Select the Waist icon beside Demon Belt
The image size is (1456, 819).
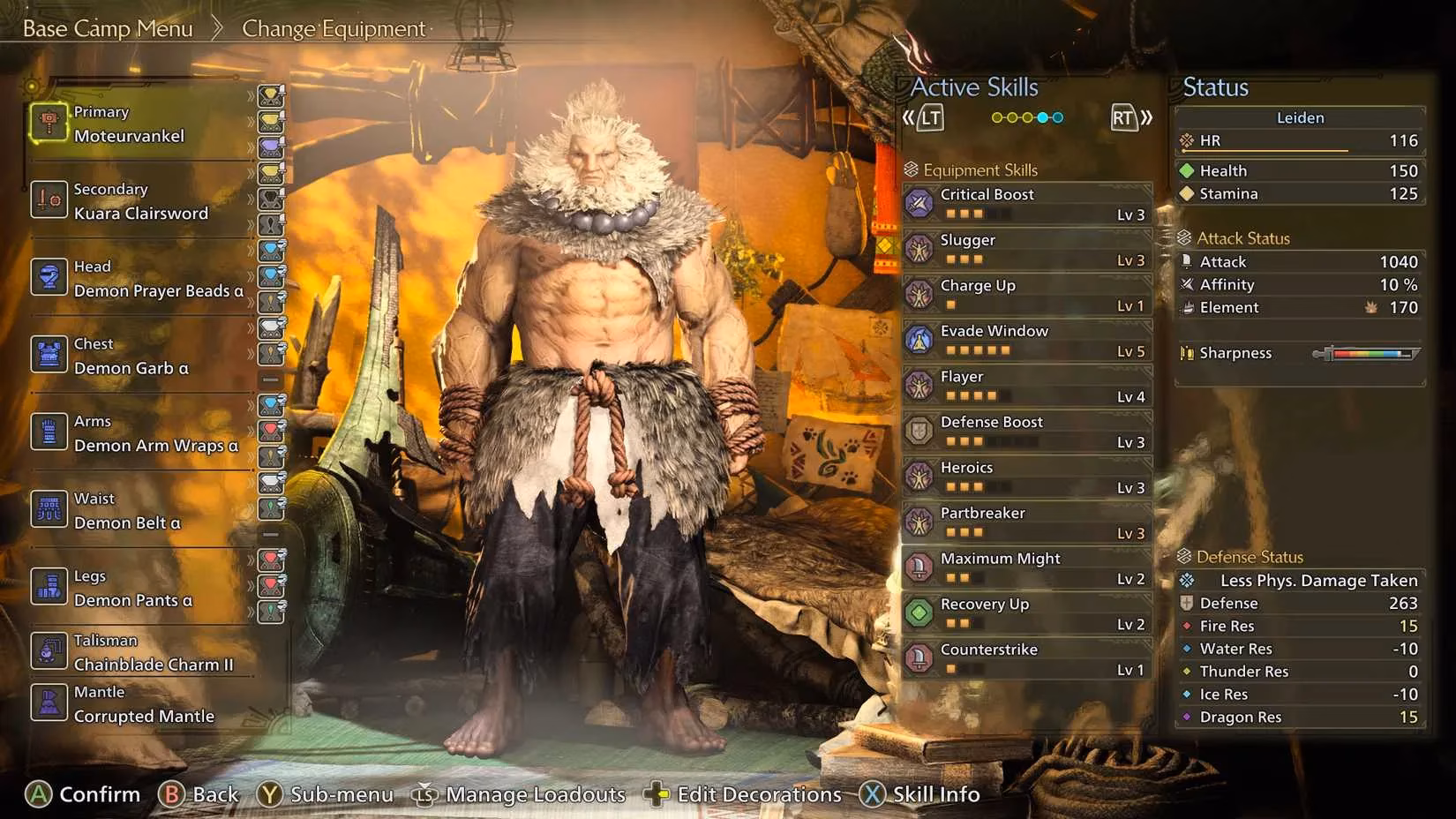pos(49,509)
